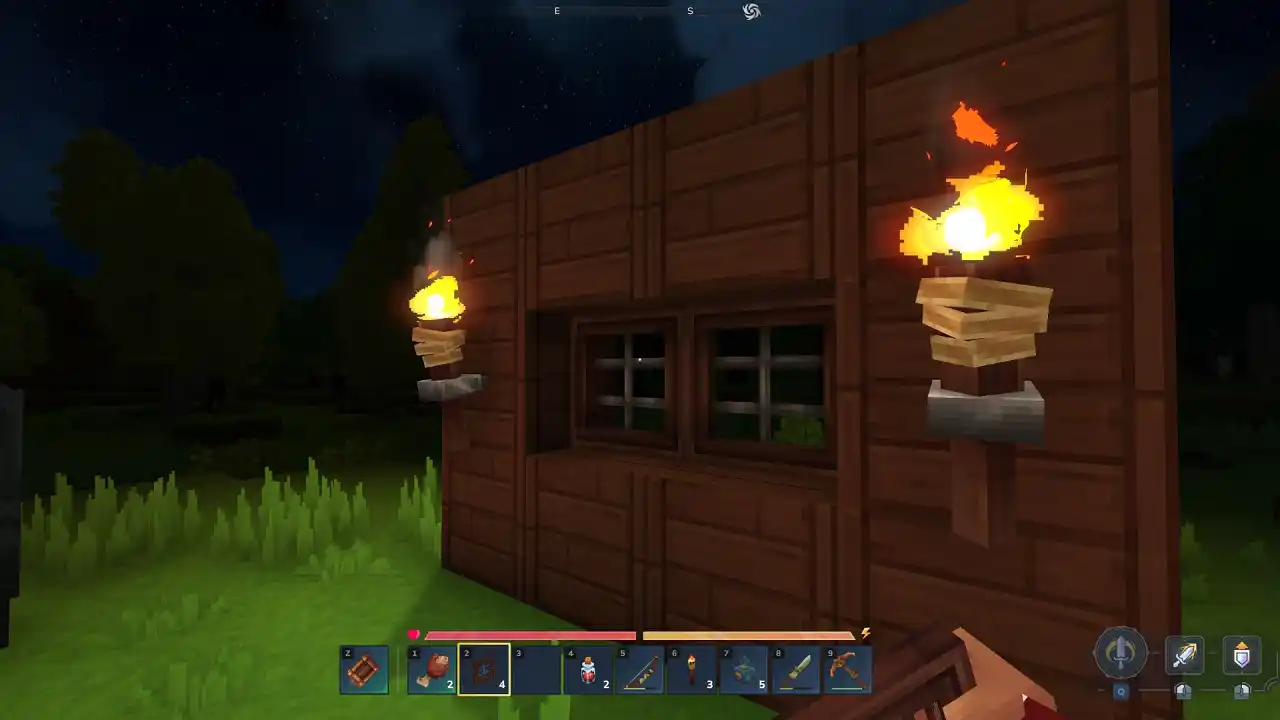Click the swirl icon on the compass
The height and width of the screenshot is (720, 1280).
click(x=750, y=11)
